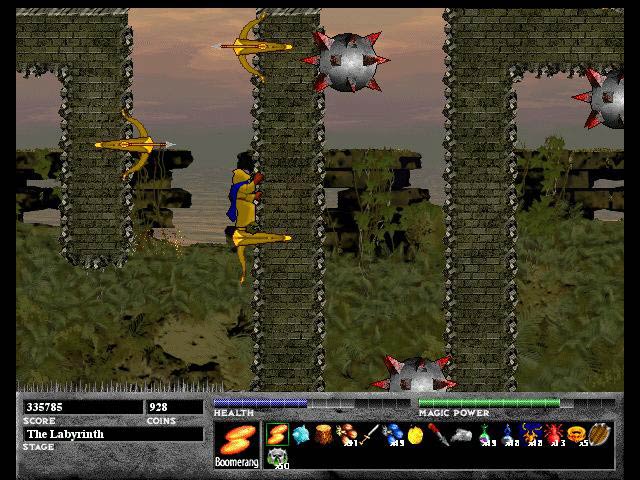640x480 pixels.
Task: Choose the yellow orb item
Action: 414,435
